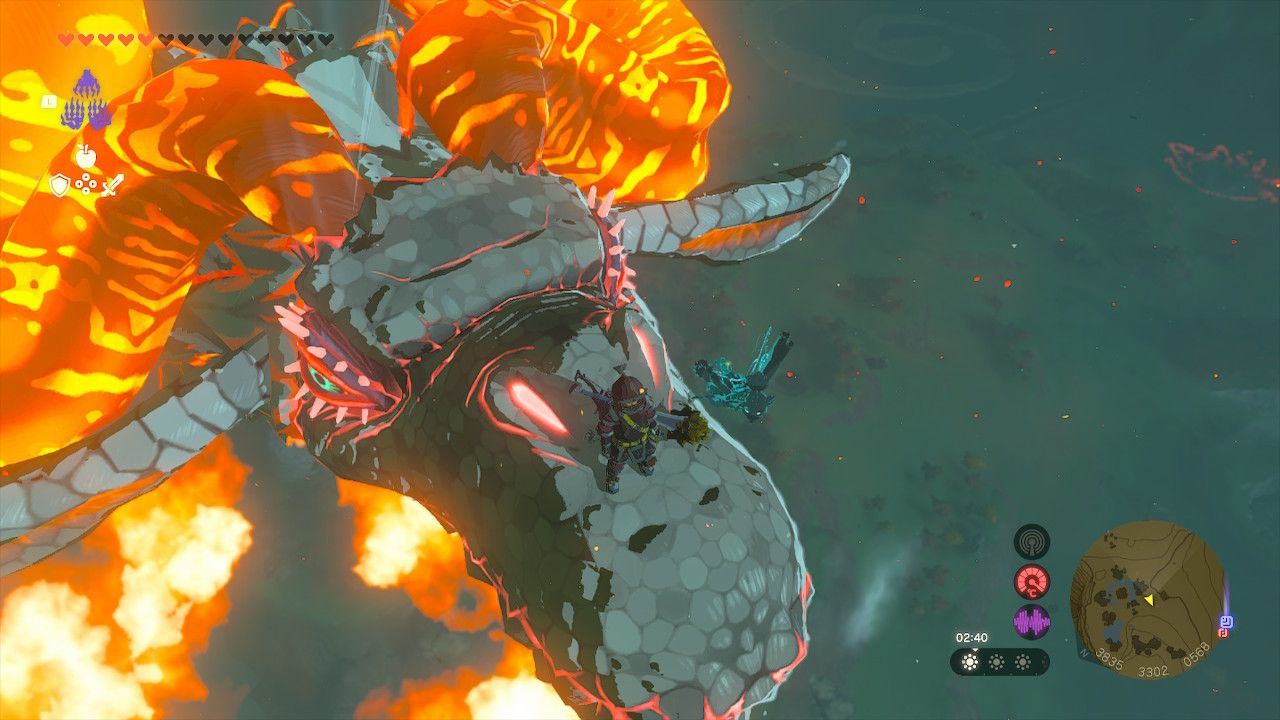The width and height of the screenshot is (1280, 720).
Task: Click the purple noise level meter
Action: [x=1032, y=621]
